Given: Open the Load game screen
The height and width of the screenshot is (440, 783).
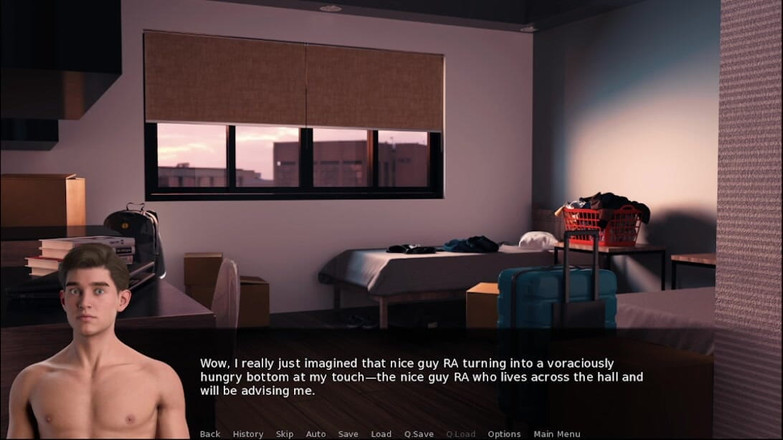Looking at the screenshot, I should point(381,434).
